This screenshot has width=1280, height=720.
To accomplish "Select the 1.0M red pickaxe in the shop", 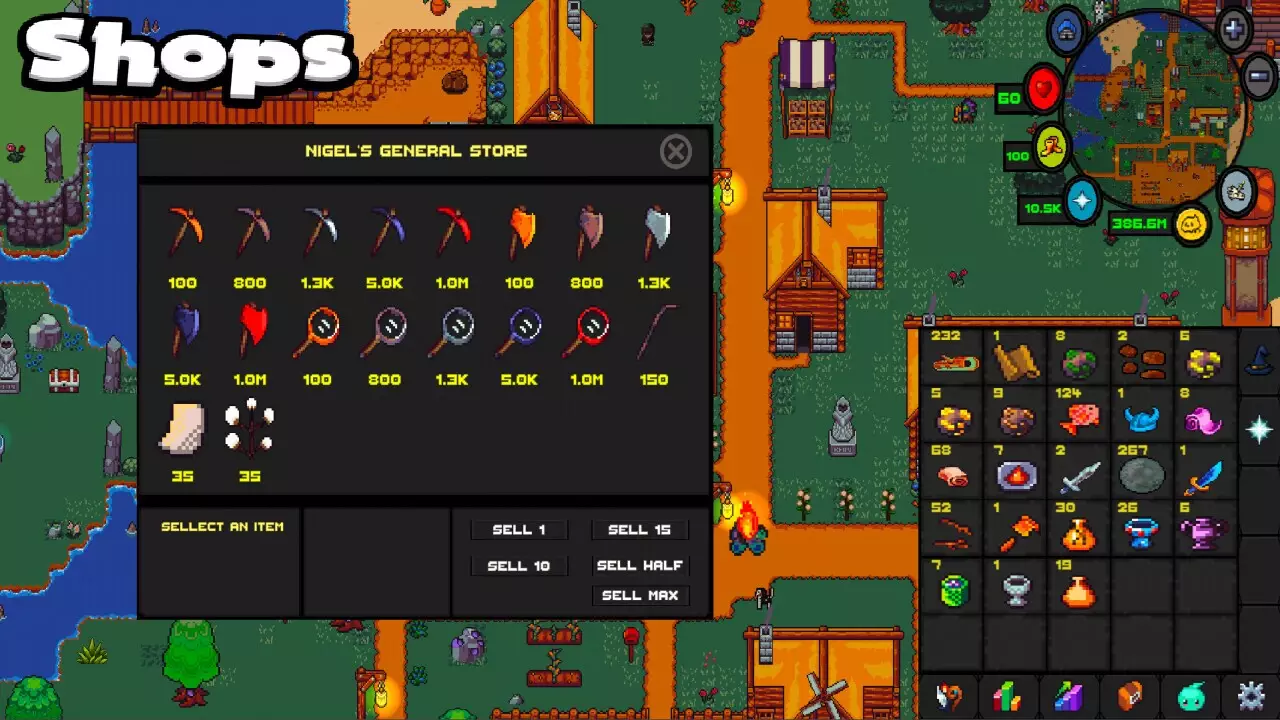I will click(x=452, y=232).
